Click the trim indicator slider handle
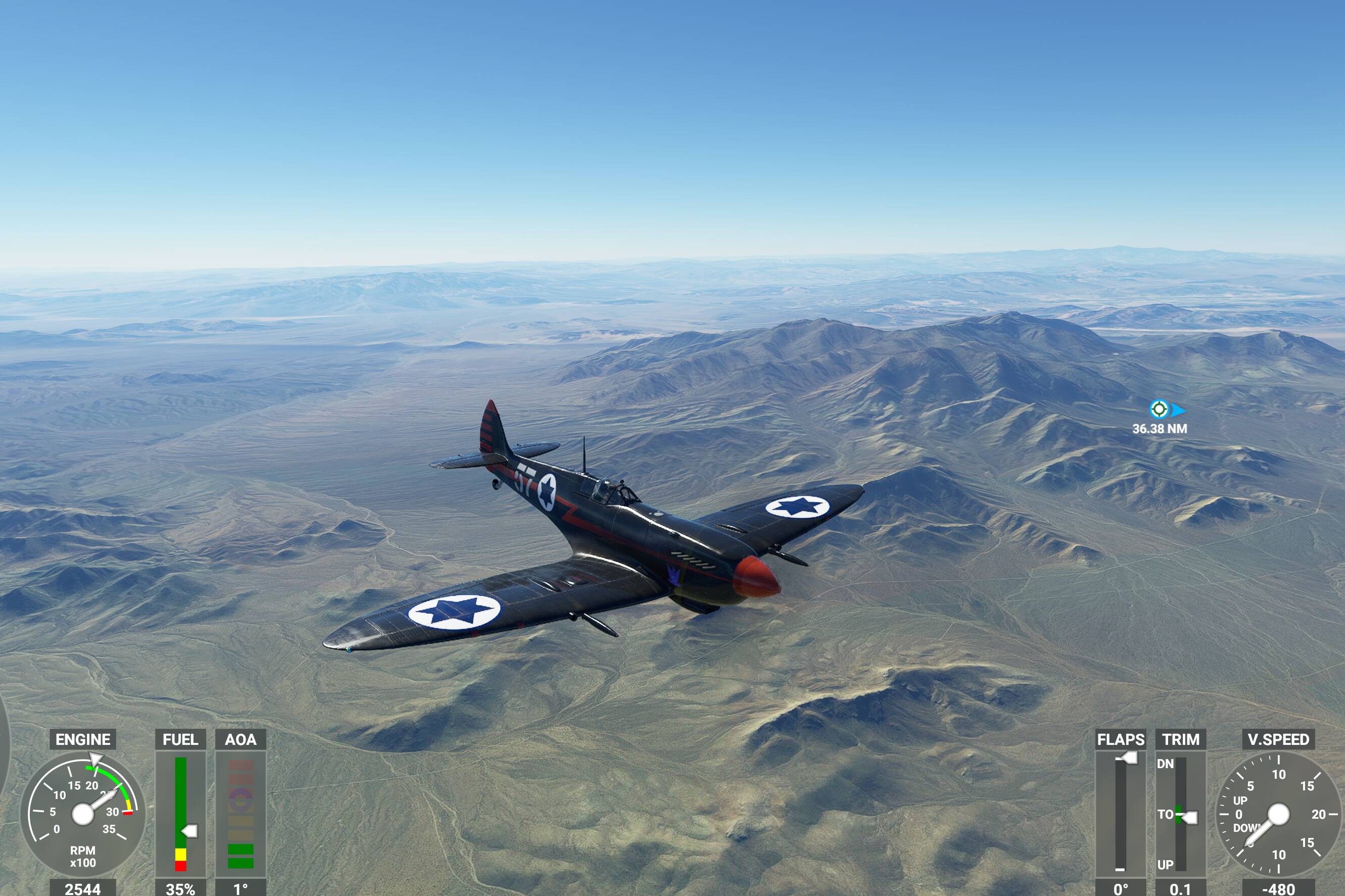1345x896 pixels. [1189, 818]
